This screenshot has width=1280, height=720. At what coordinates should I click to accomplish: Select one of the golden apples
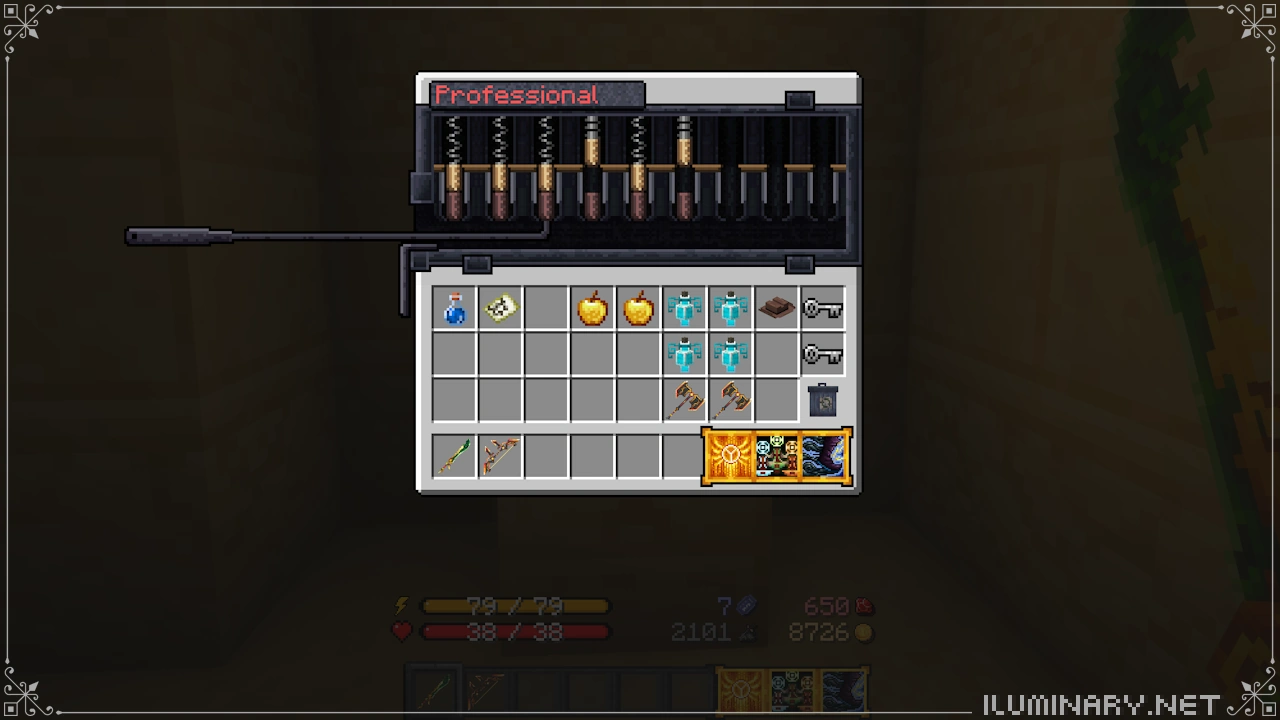[591, 308]
